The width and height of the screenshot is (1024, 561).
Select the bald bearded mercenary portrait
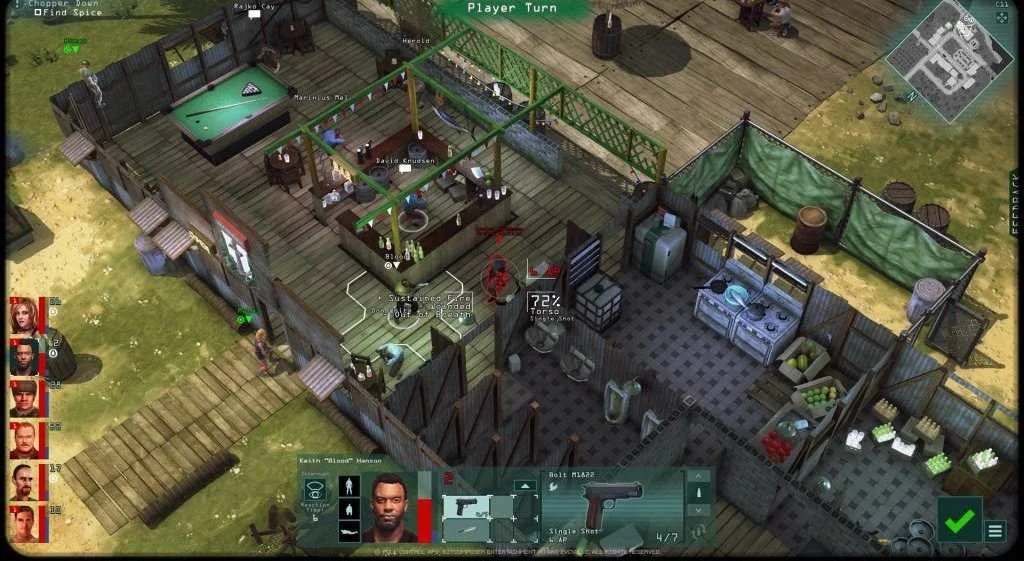click(24, 481)
